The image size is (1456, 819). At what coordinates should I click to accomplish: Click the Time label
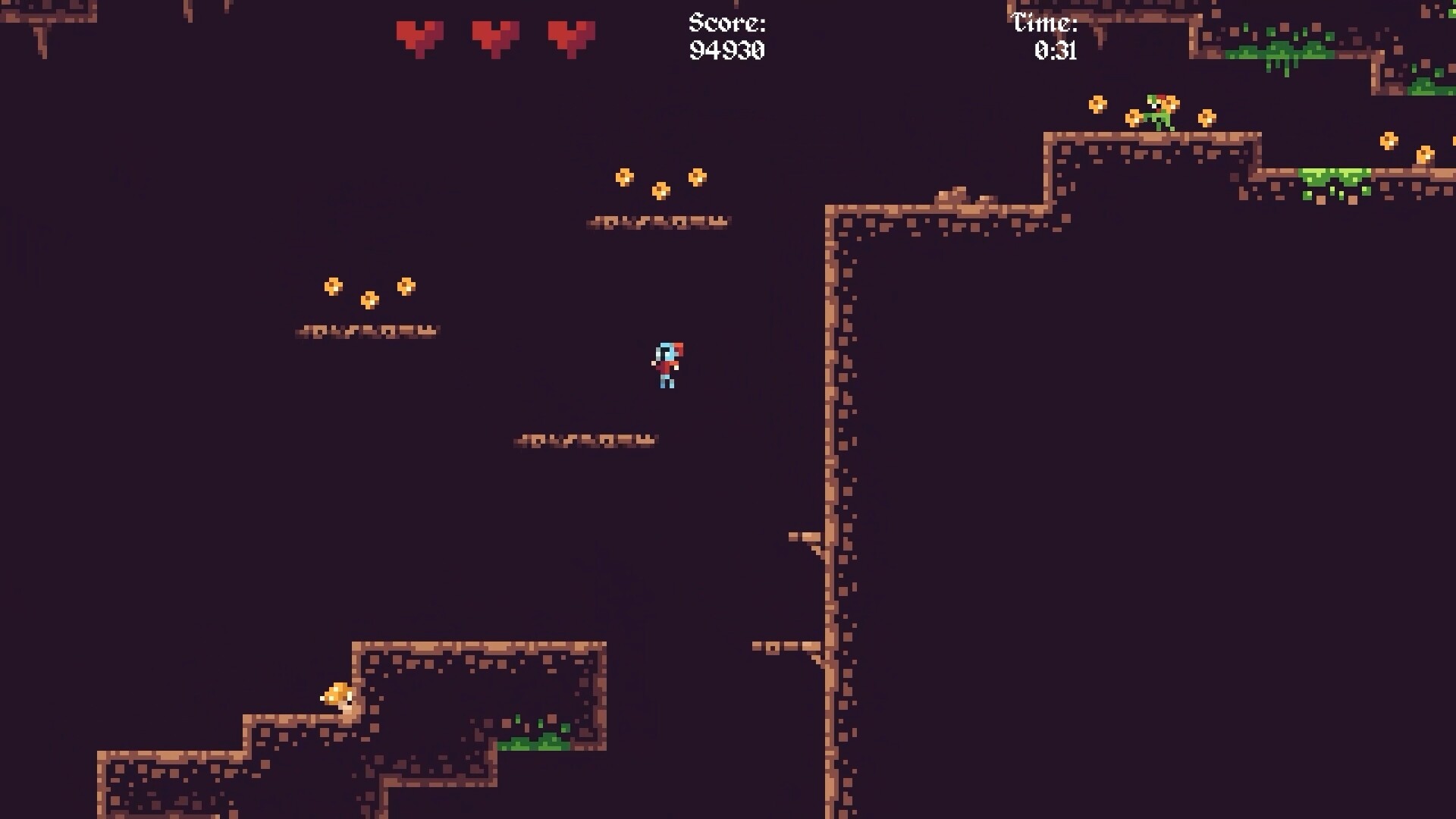1044,22
